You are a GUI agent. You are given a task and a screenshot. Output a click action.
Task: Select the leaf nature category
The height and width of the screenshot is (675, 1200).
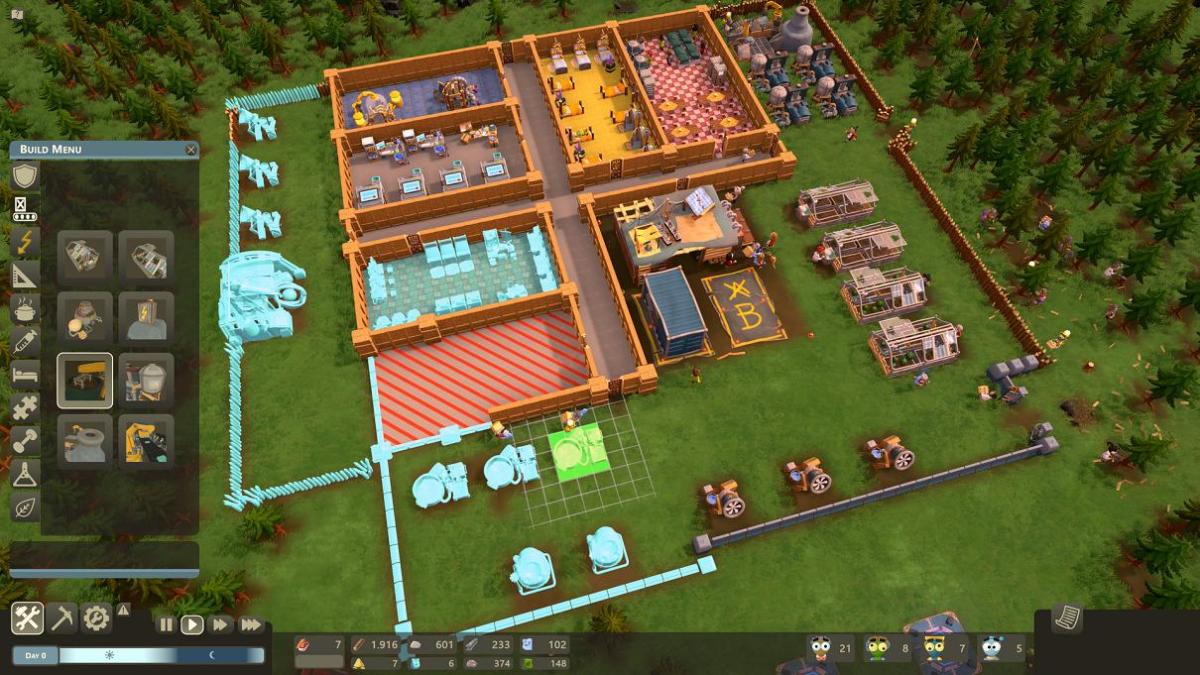pyautogui.click(x=25, y=506)
